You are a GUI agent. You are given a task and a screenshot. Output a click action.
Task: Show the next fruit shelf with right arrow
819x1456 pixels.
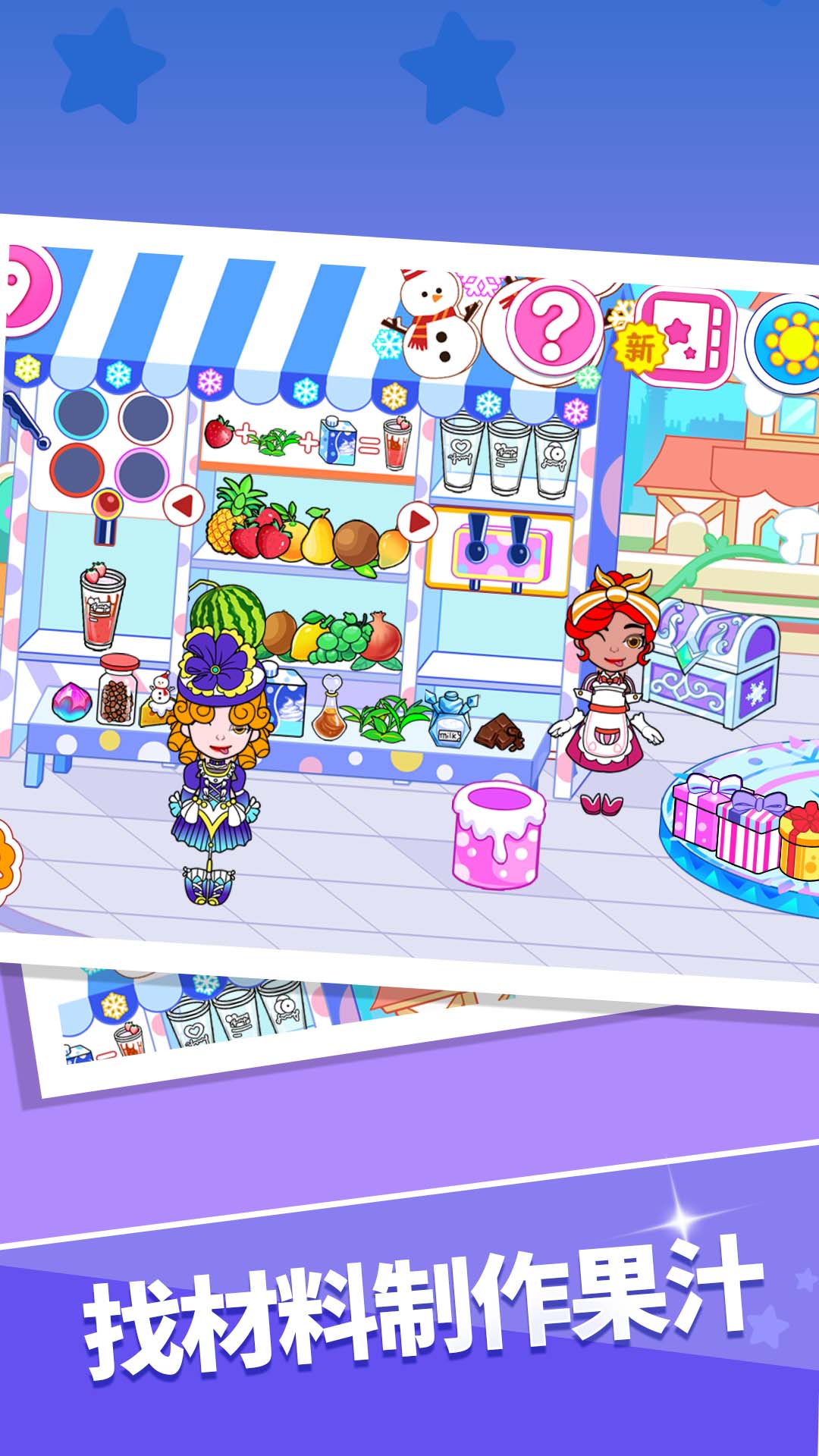pyautogui.click(x=418, y=522)
